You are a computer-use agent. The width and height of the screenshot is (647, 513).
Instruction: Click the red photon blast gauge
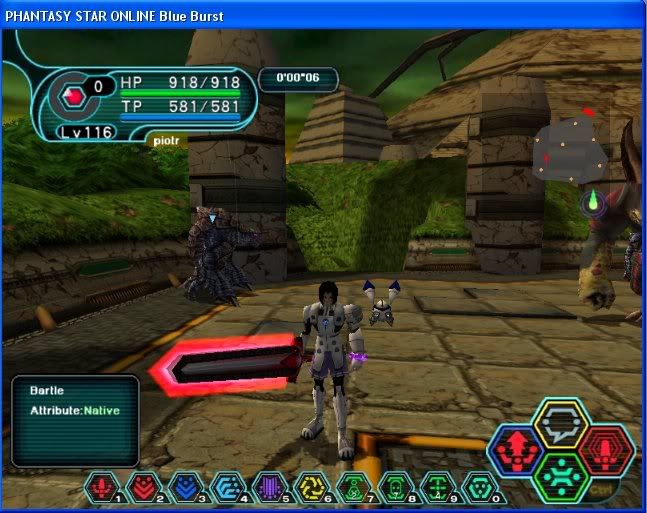(x=71, y=96)
